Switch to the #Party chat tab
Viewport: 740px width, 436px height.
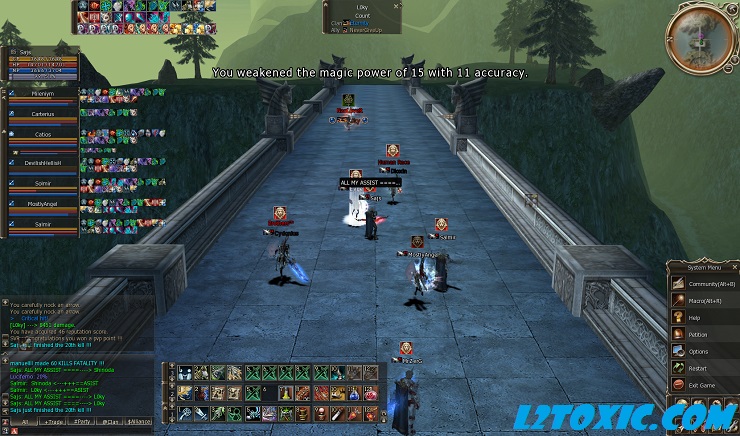pos(83,423)
